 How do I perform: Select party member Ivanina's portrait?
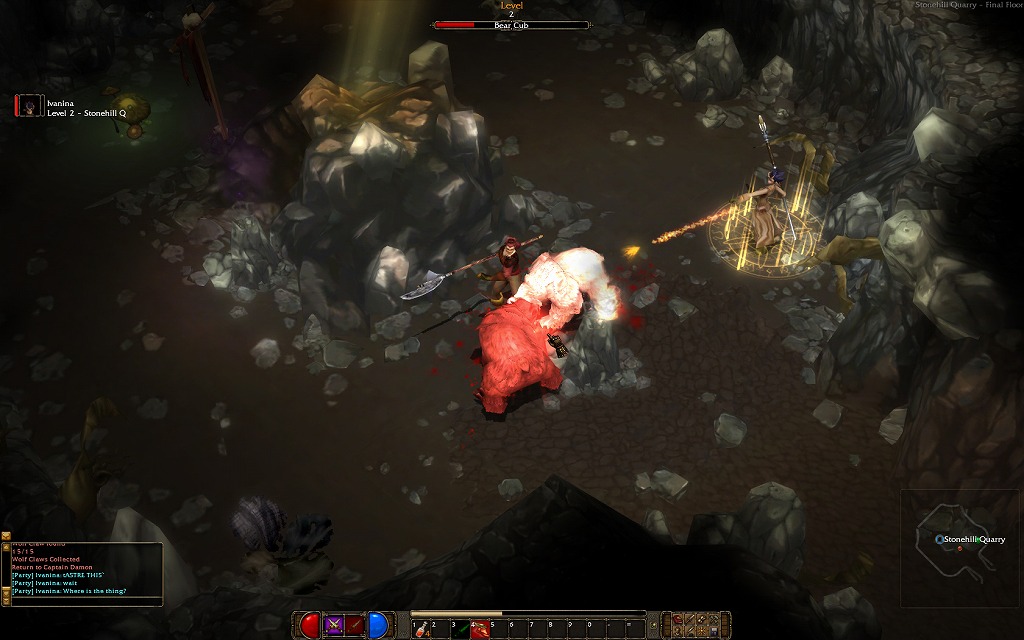pos(29,106)
